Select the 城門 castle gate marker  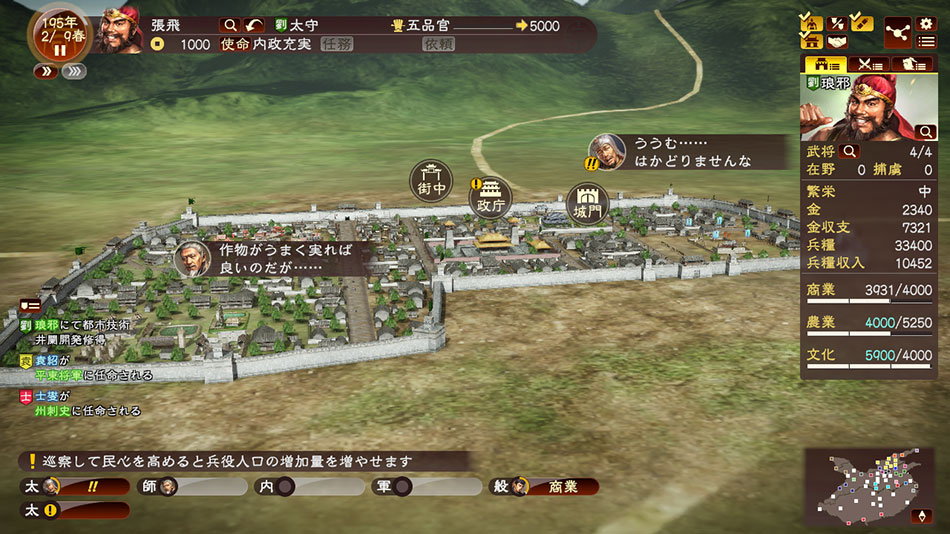pyautogui.click(x=585, y=203)
